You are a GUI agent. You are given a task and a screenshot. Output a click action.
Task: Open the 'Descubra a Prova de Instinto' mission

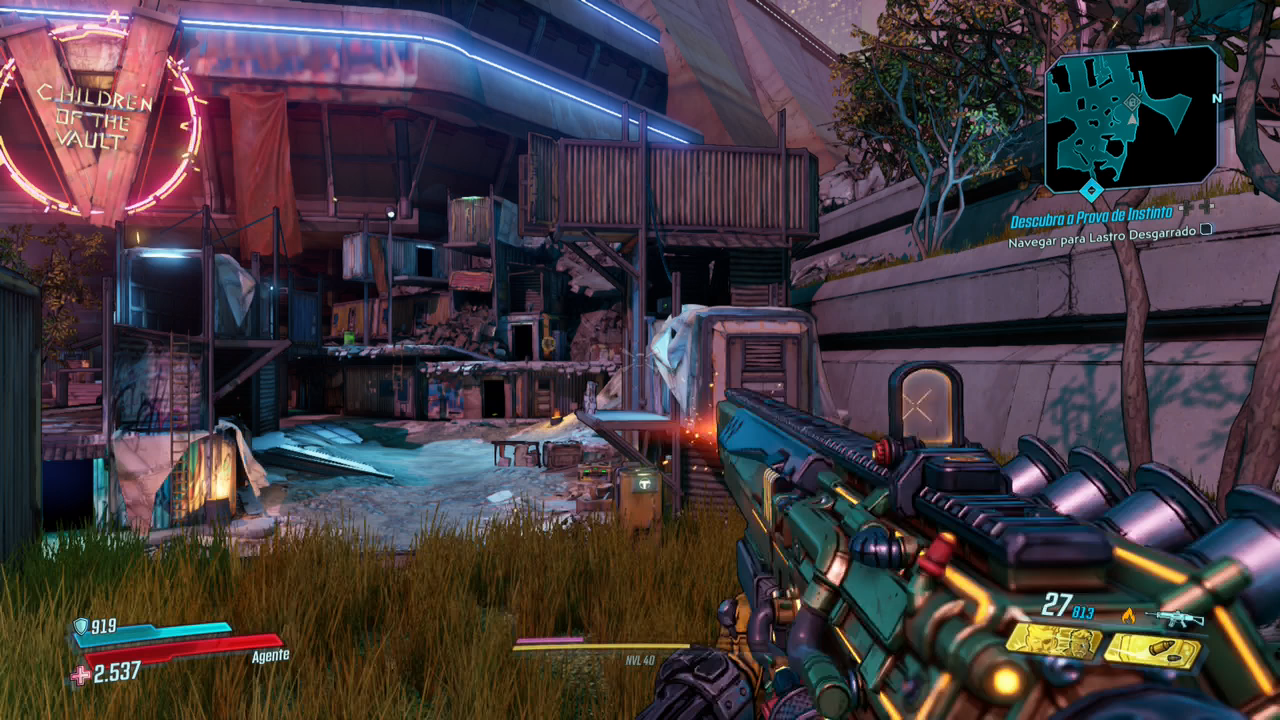point(1089,222)
